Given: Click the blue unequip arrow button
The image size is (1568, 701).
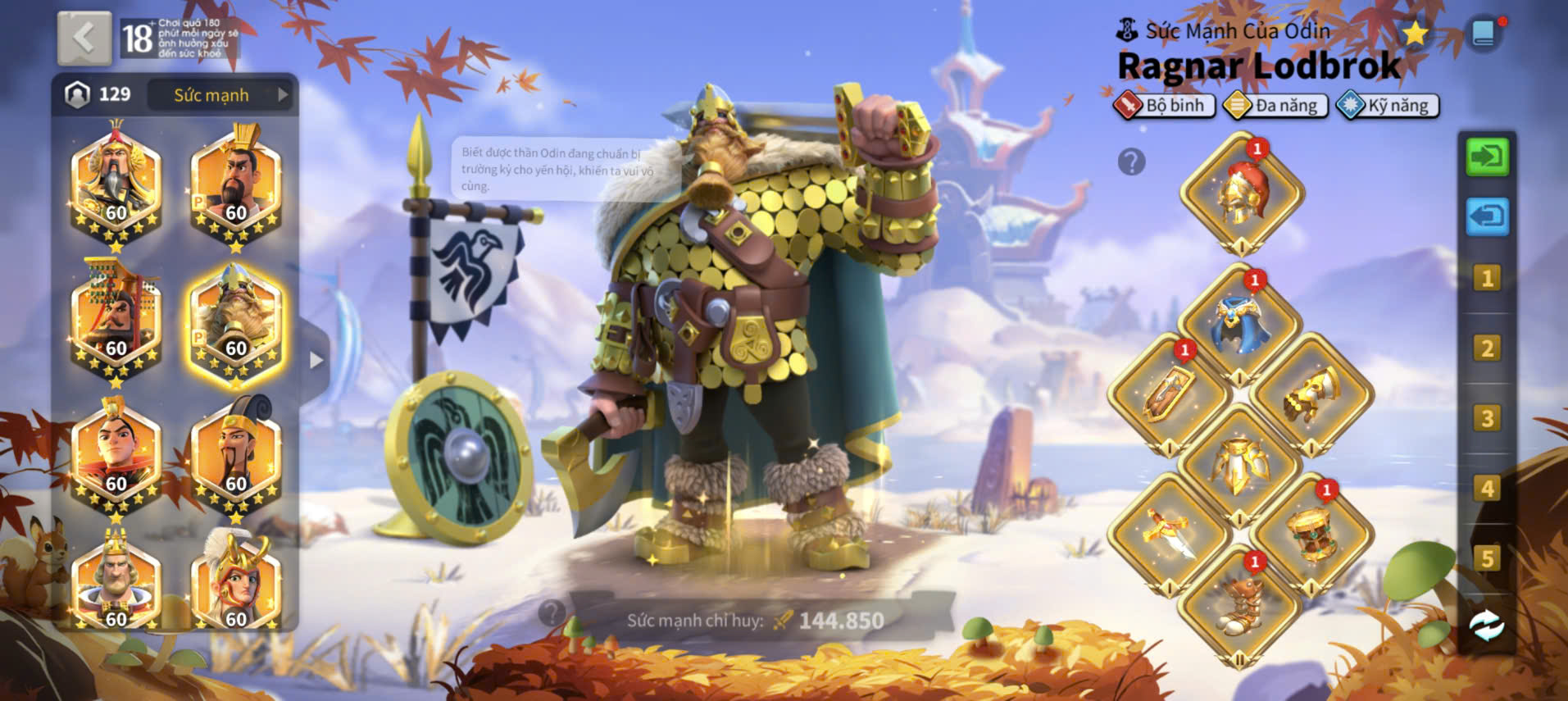Looking at the screenshot, I should tap(1487, 216).
